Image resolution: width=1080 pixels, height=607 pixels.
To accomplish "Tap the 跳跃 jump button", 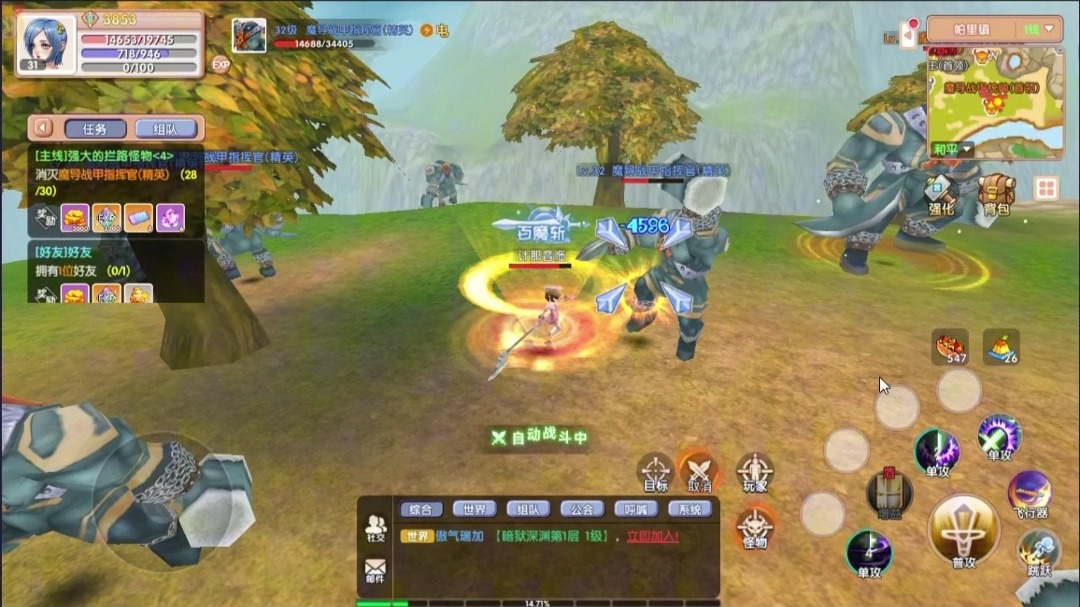I will (x=1039, y=553).
